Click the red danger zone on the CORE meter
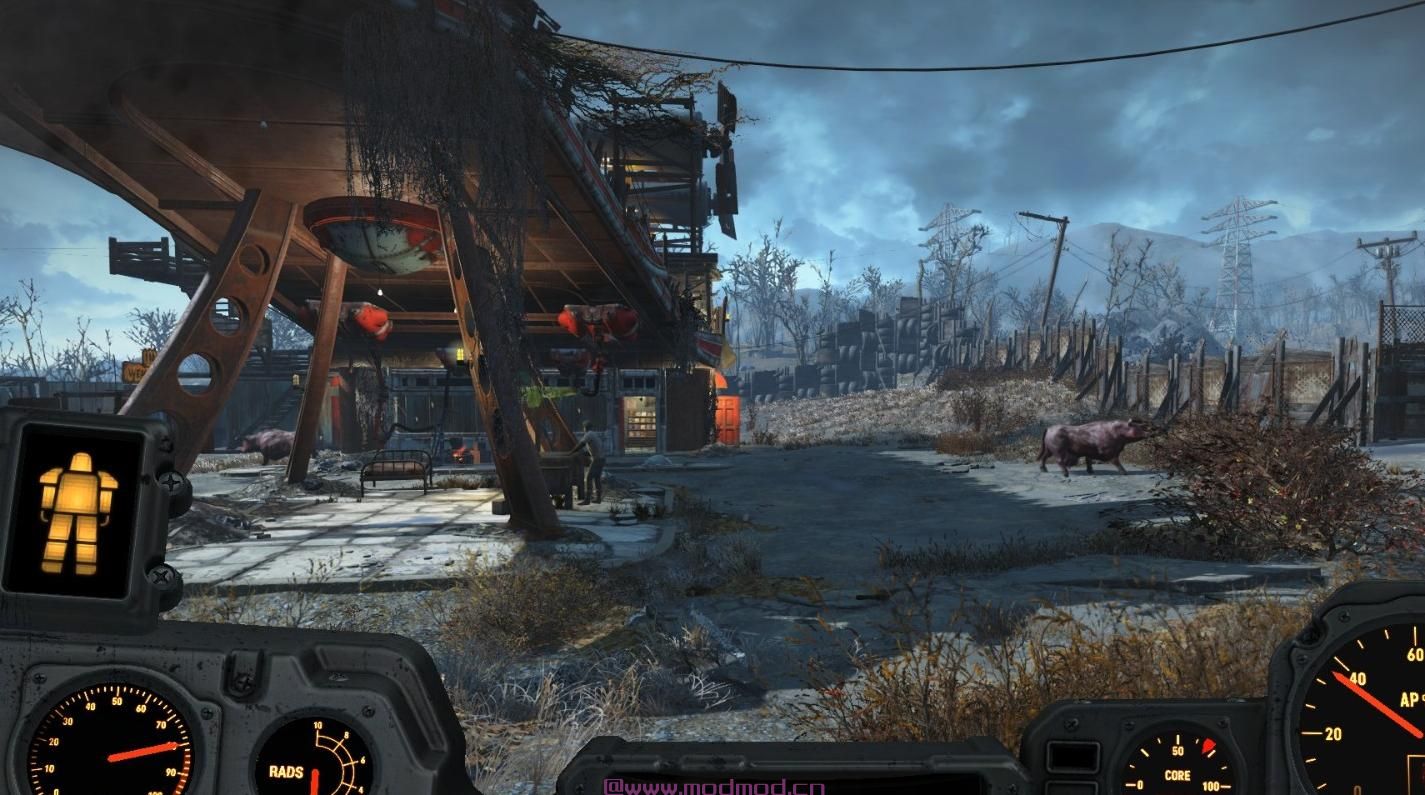Image resolution: width=1425 pixels, height=795 pixels. coord(1207,747)
